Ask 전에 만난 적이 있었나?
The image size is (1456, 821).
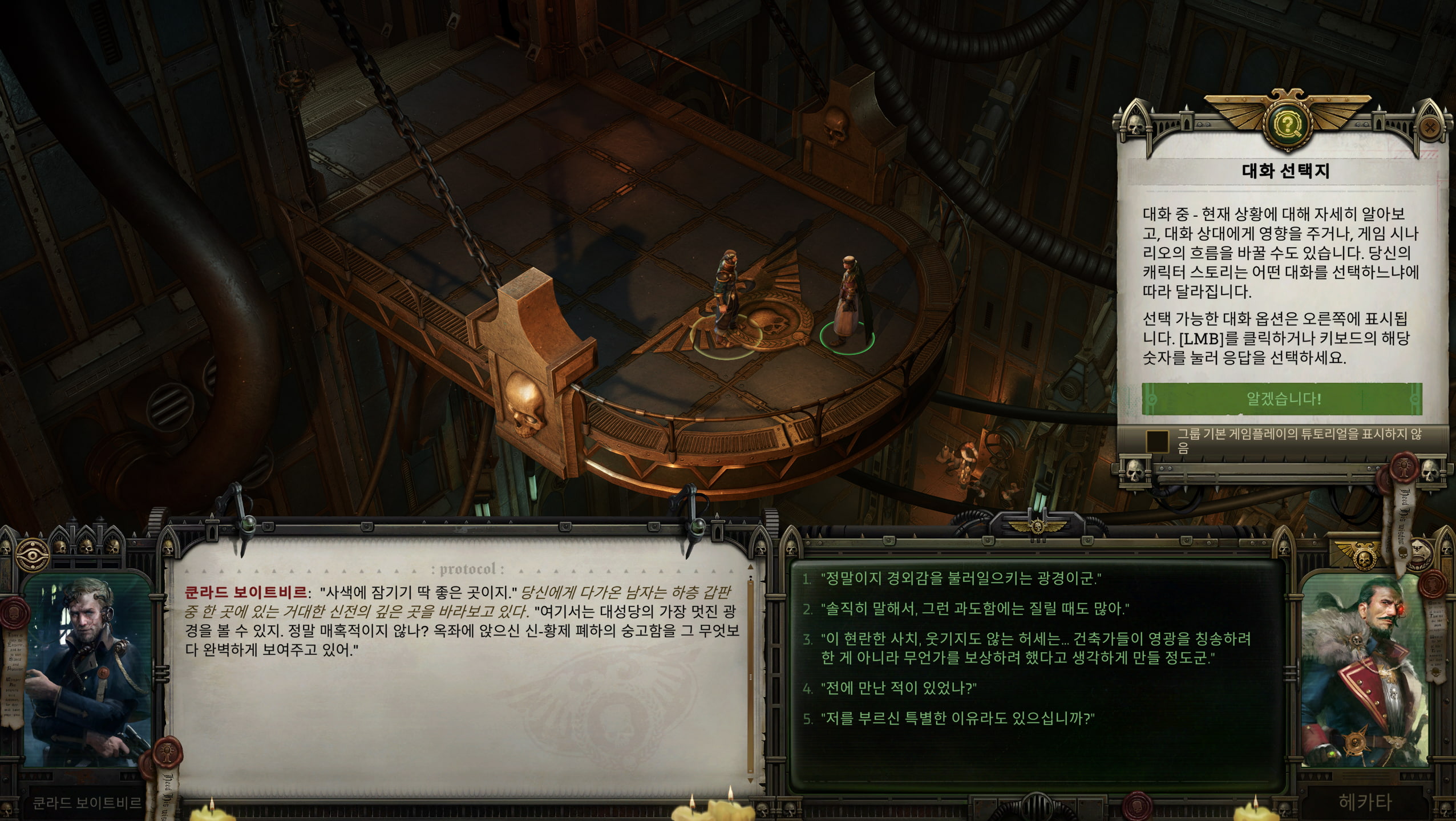898,688
